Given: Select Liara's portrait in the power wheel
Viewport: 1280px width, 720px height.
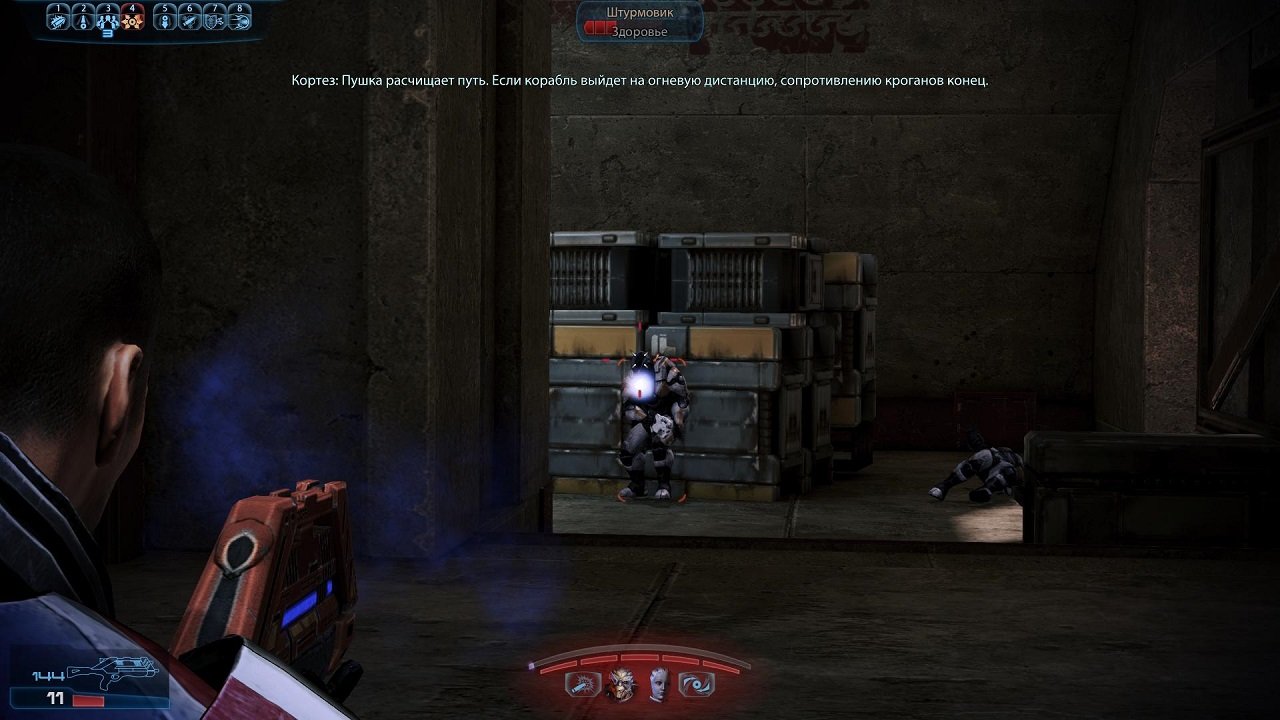Looking at the screenshot, I should (658, 685).
